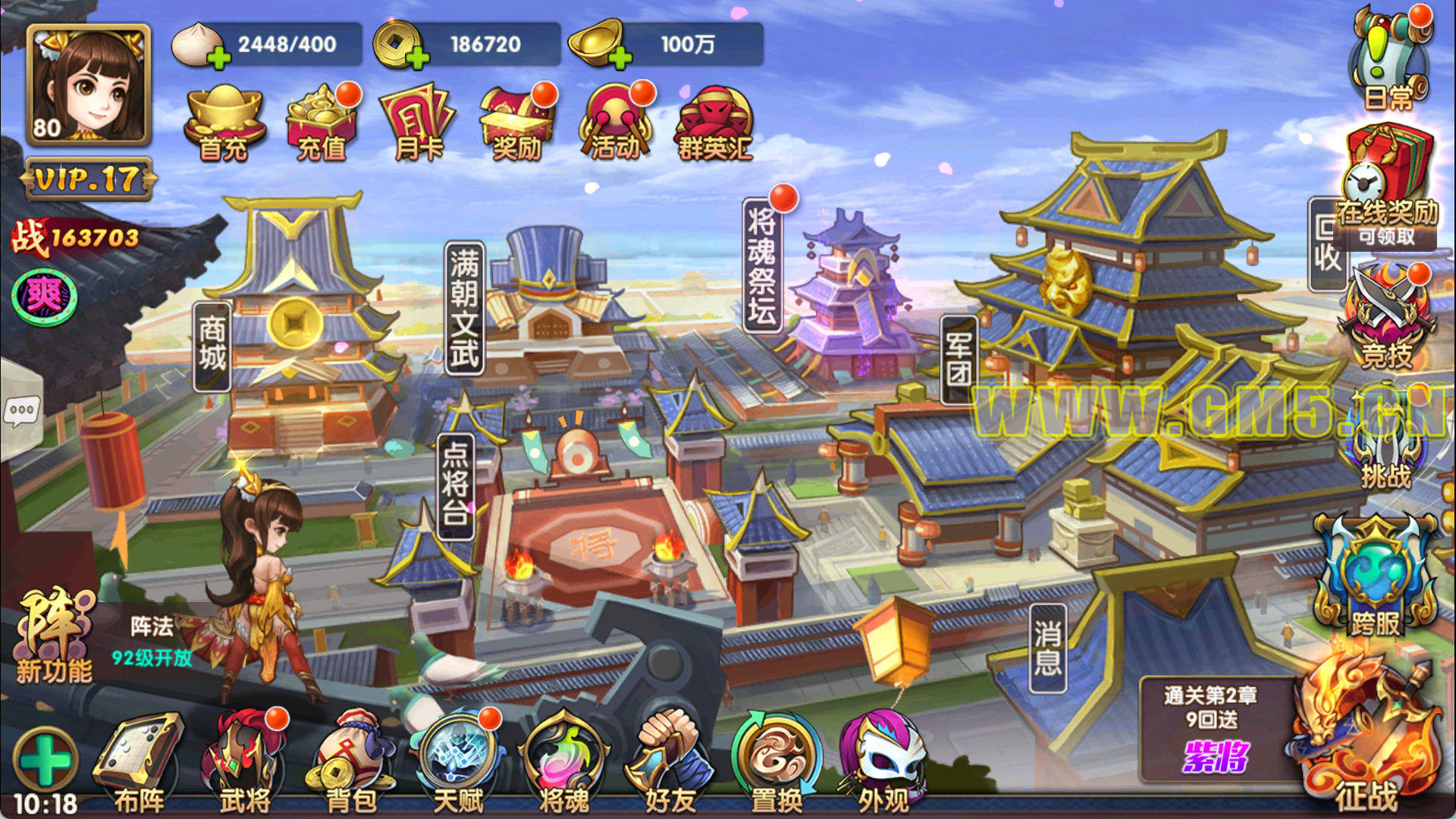
Task: Open the 首充 first recharge offer
Action: coord(224,123)
